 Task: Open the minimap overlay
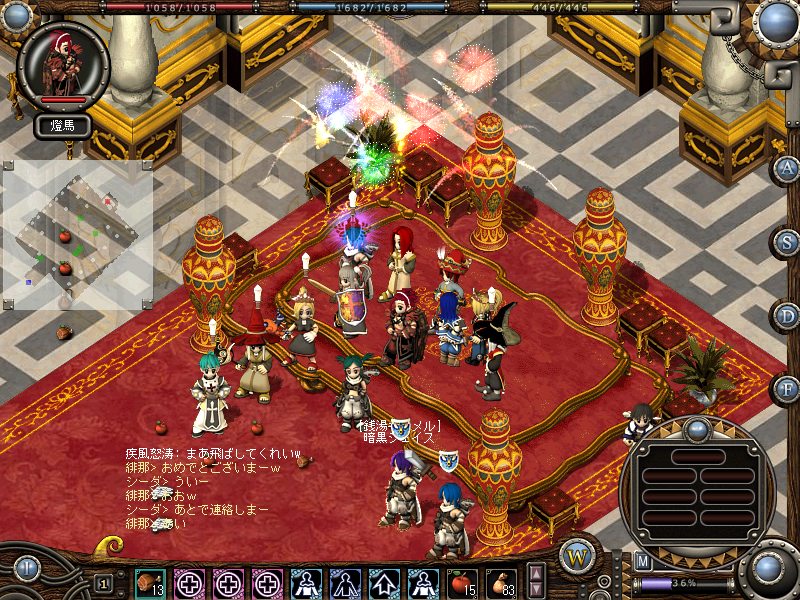(x=78, y=236)
